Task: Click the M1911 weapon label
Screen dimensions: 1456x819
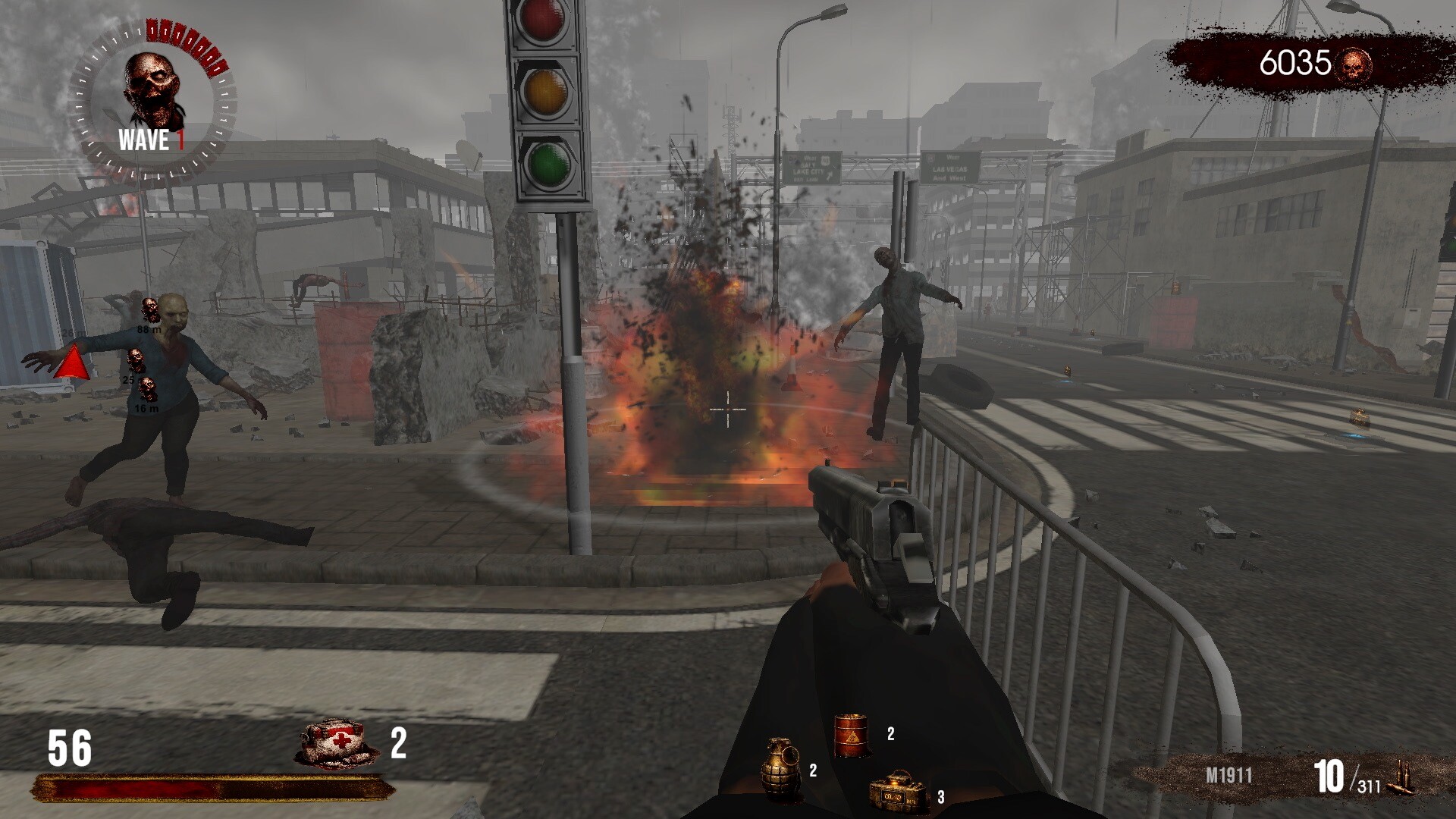Action: (1228, 776)
